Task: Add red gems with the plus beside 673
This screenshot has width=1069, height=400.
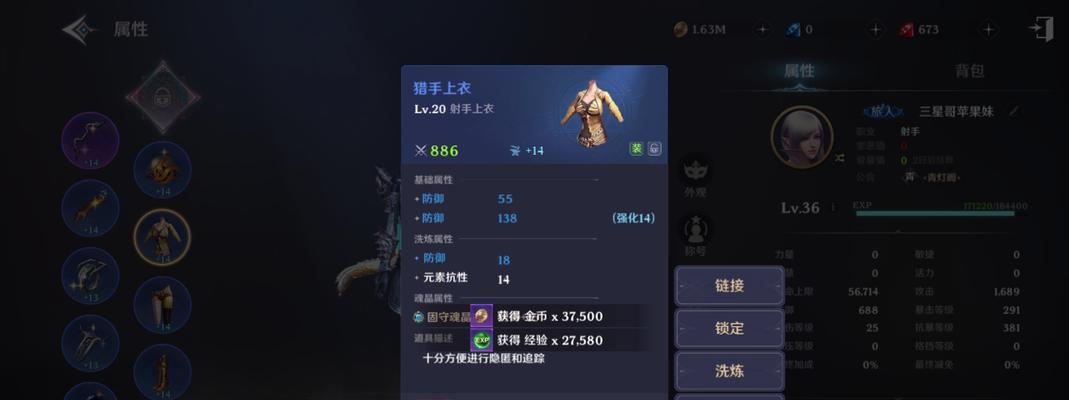Action: (x=988, y=30)
